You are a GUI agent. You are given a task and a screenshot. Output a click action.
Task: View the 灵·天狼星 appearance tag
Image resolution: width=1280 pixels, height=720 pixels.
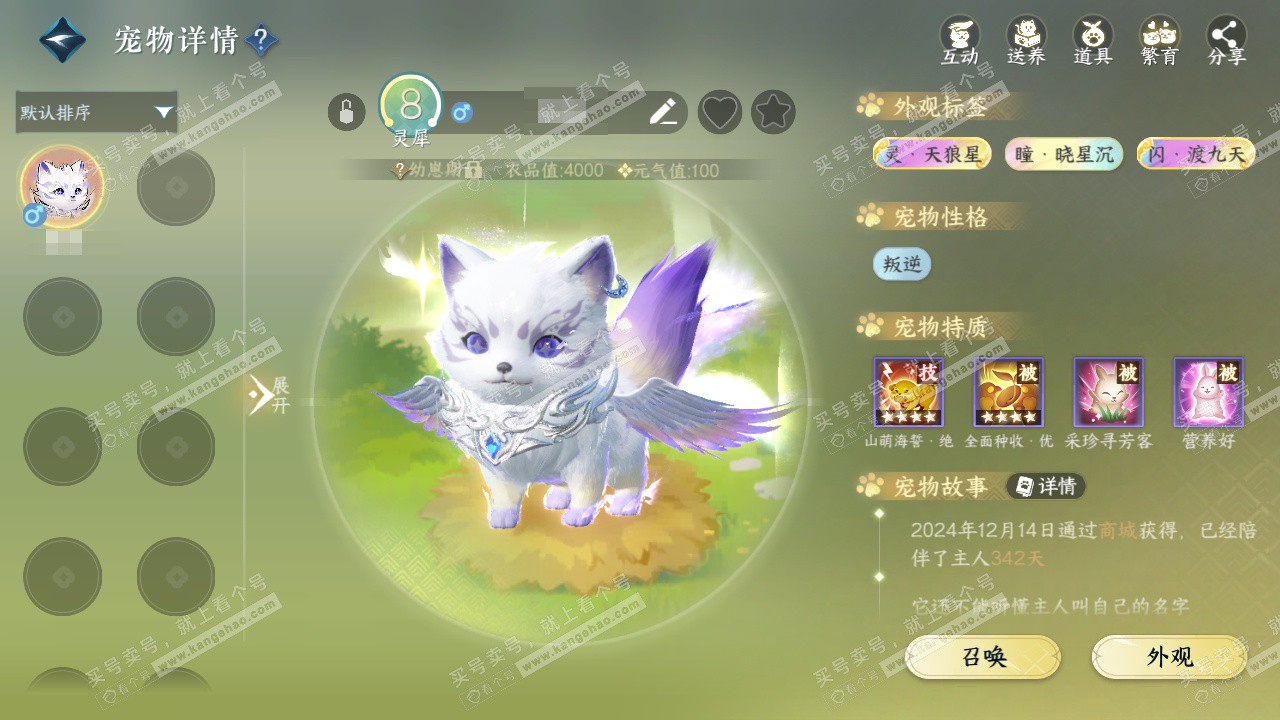932,154
